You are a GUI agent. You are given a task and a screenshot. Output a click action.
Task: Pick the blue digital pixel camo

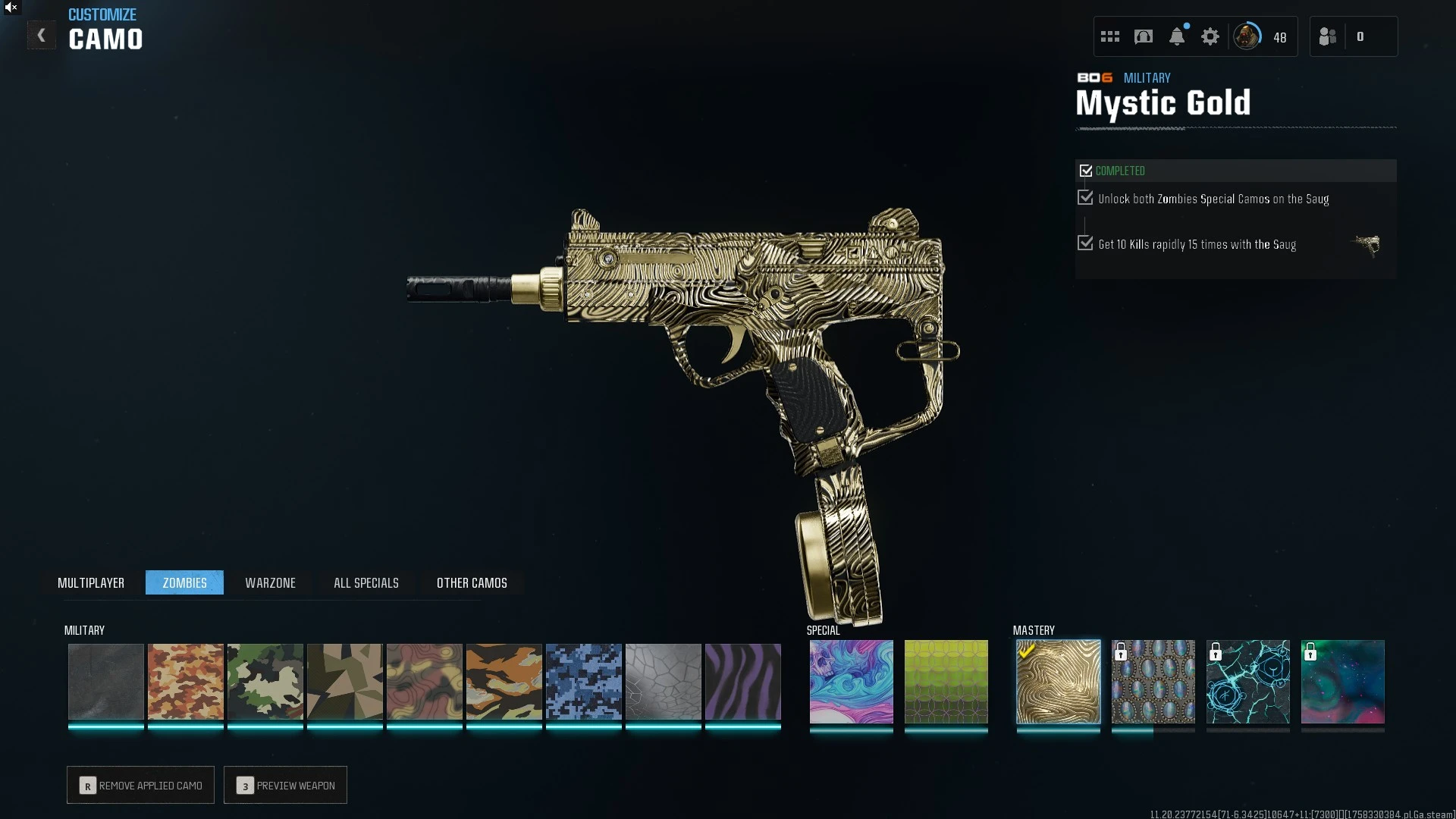[583, 681]
